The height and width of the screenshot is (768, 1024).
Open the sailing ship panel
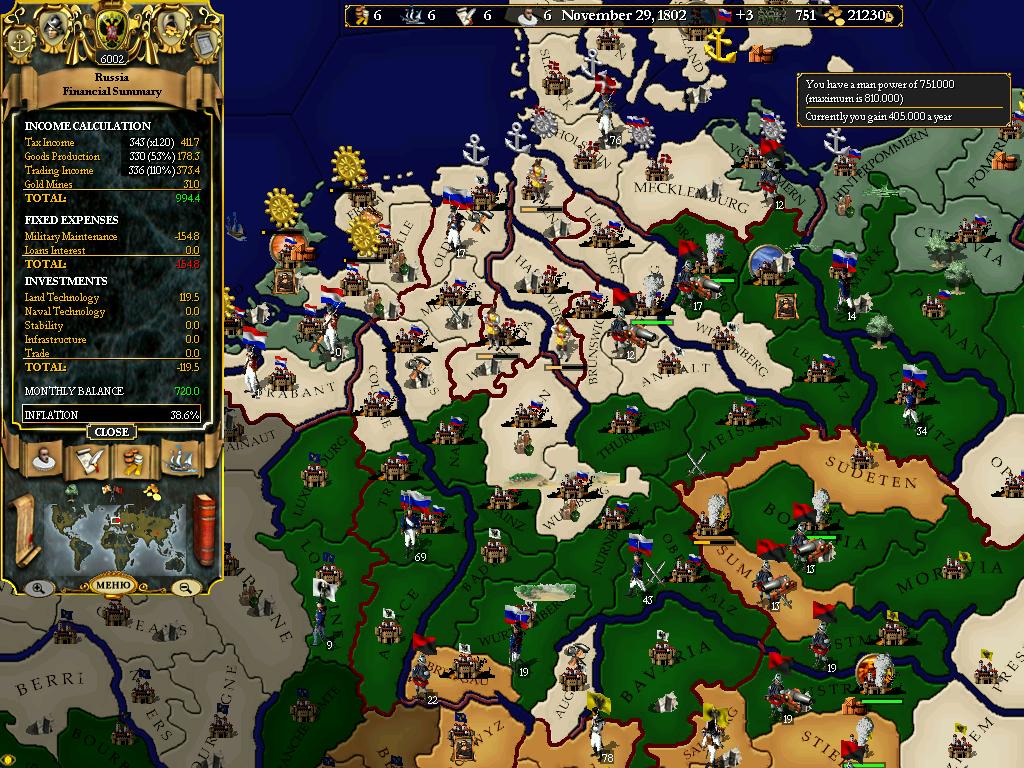[181, 460]
